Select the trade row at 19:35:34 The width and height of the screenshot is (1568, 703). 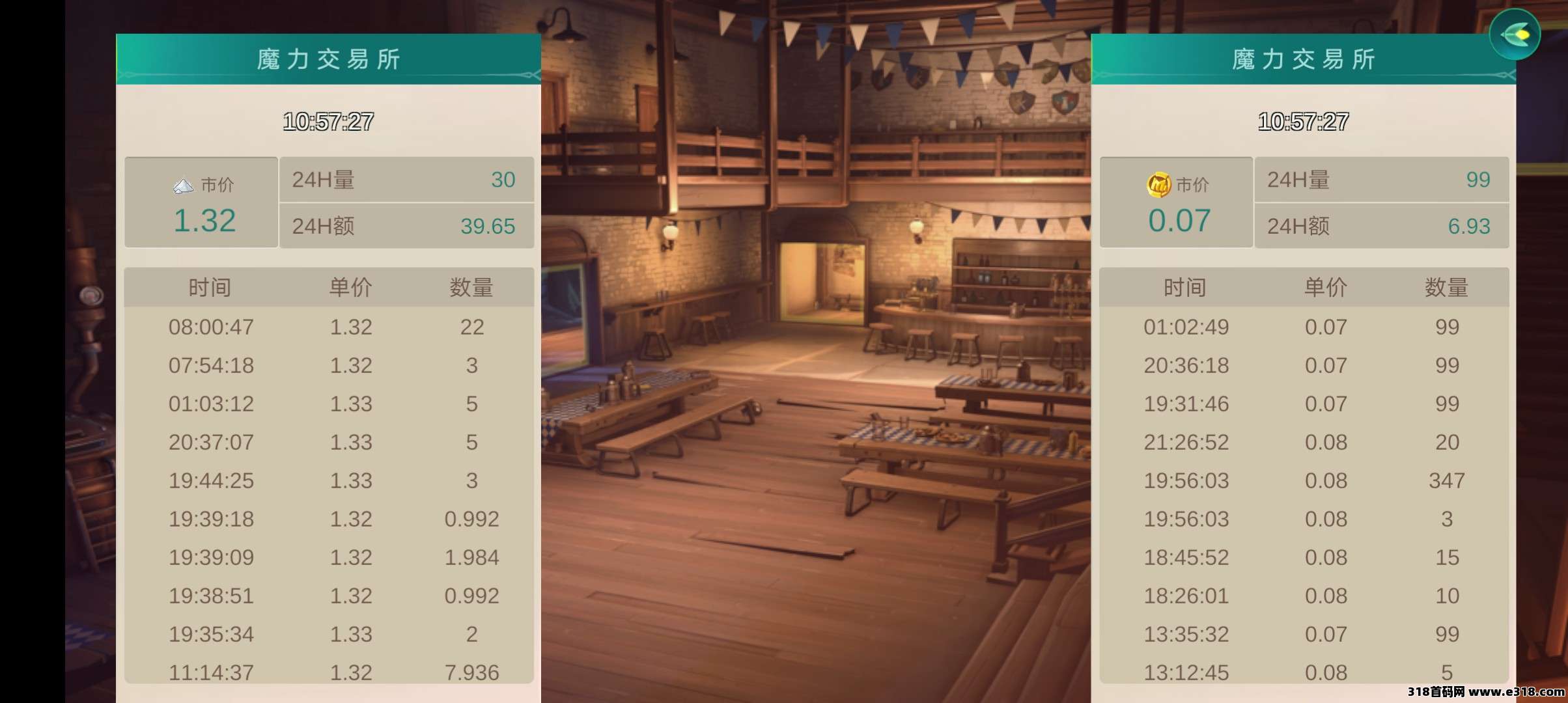[329, 634]
